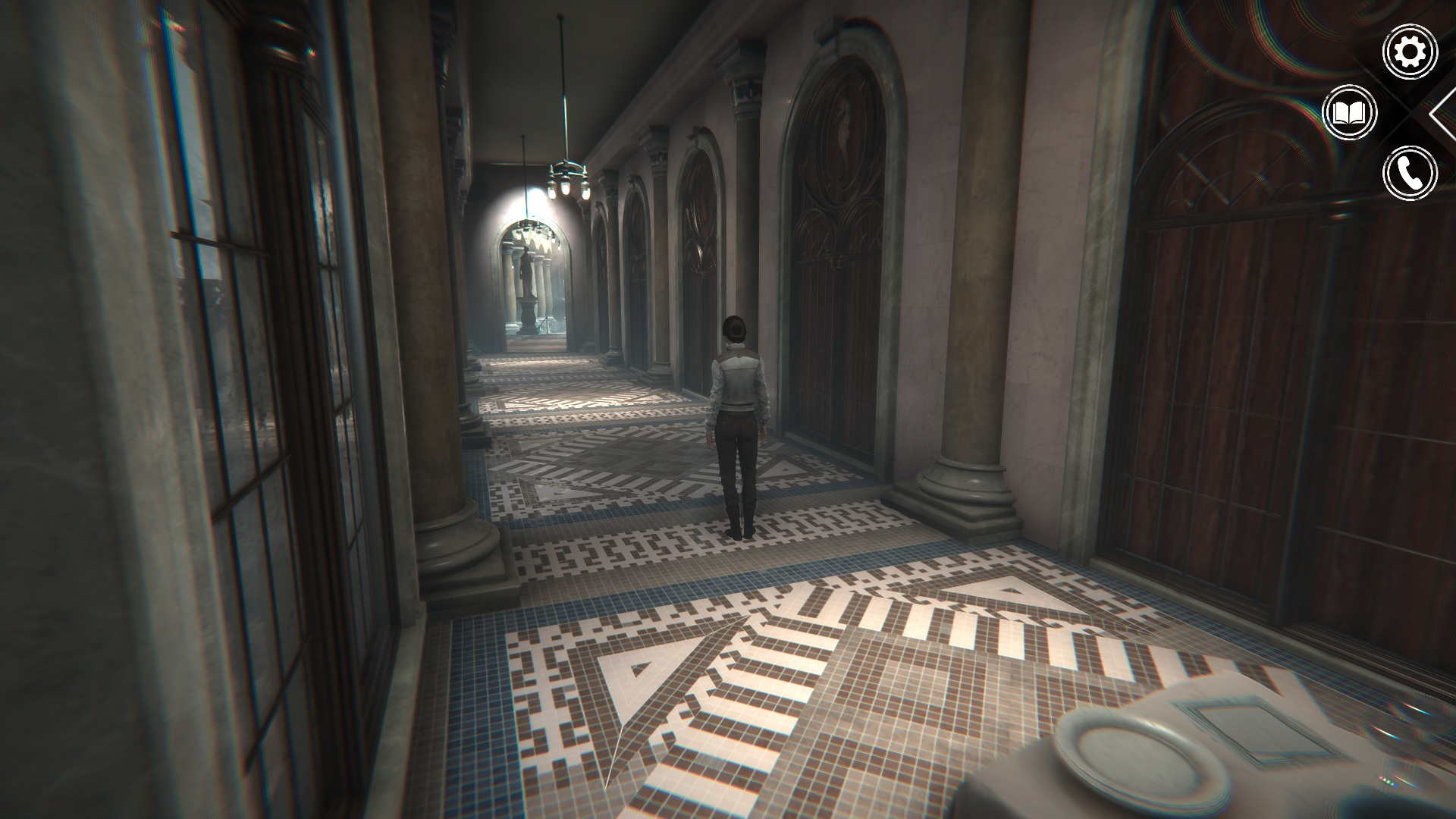Open the journal book icon

(x=1349, y=114)
